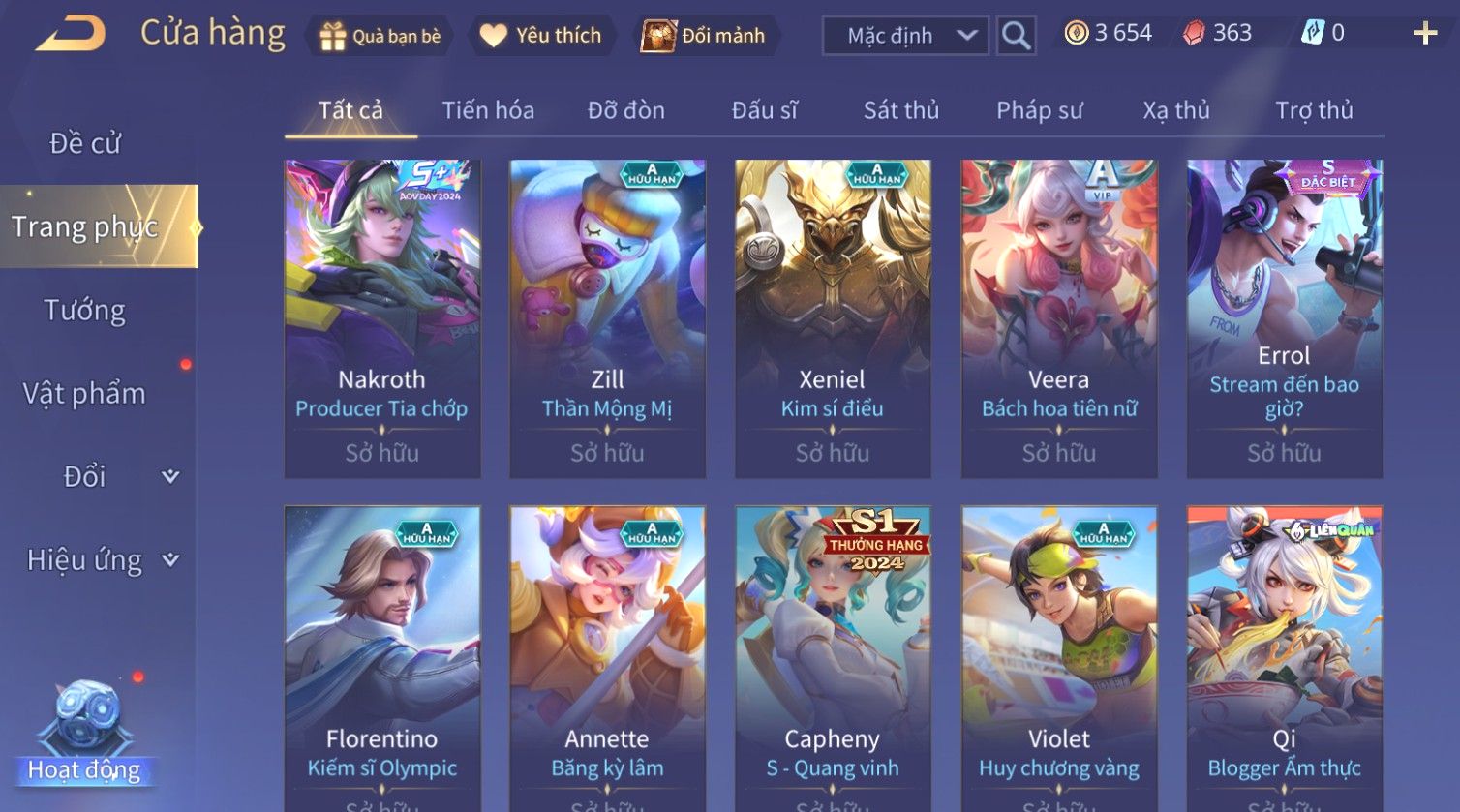Image resolution: width=1460 pixels, height=812 pixels.
Task: Expand the Hiệu ứng sidebar entry
Action: pyautogui.click(x=102, y=560)
